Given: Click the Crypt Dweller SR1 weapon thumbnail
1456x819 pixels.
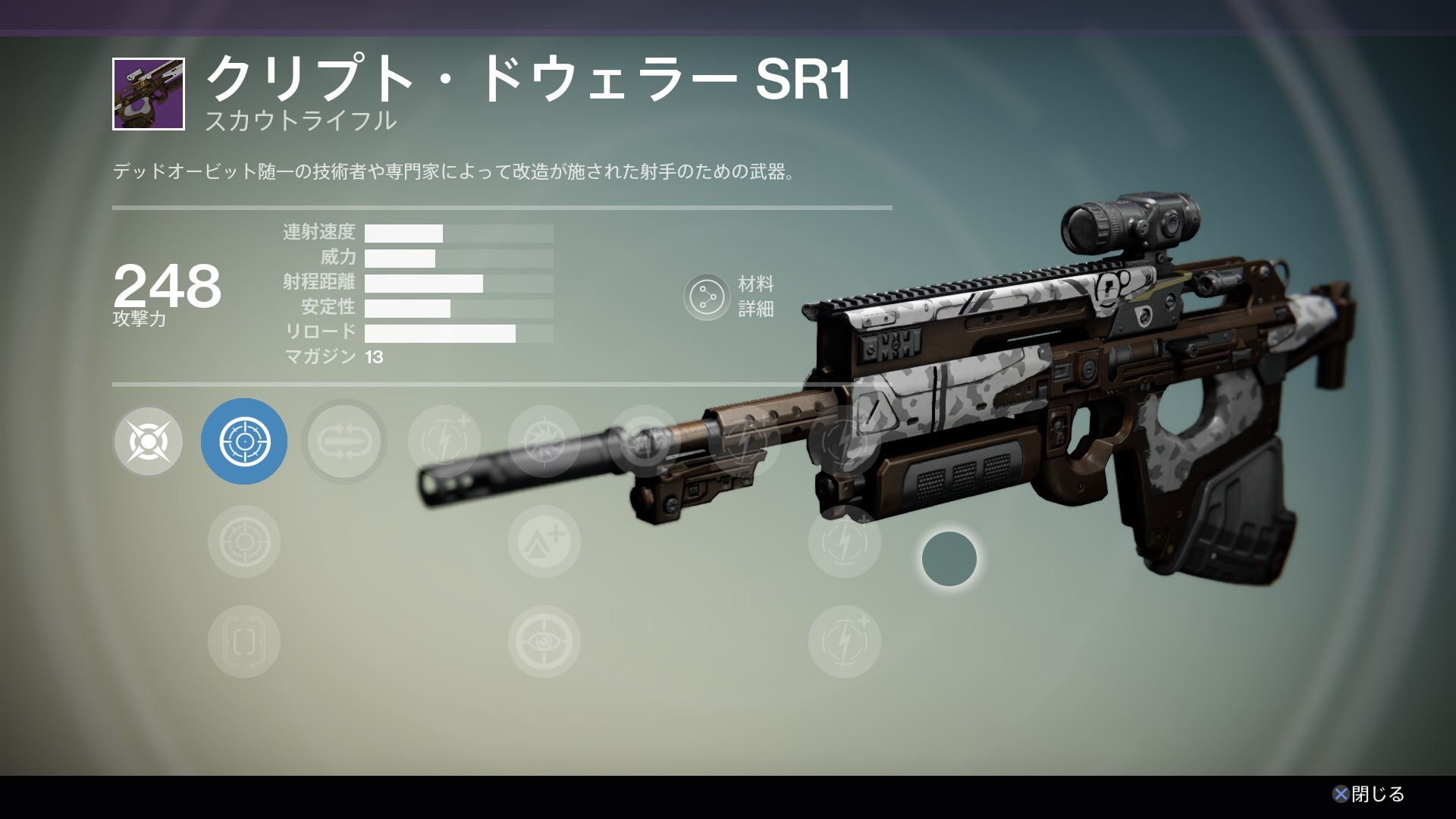Looking at the screenshot, I should coord(149,94).
